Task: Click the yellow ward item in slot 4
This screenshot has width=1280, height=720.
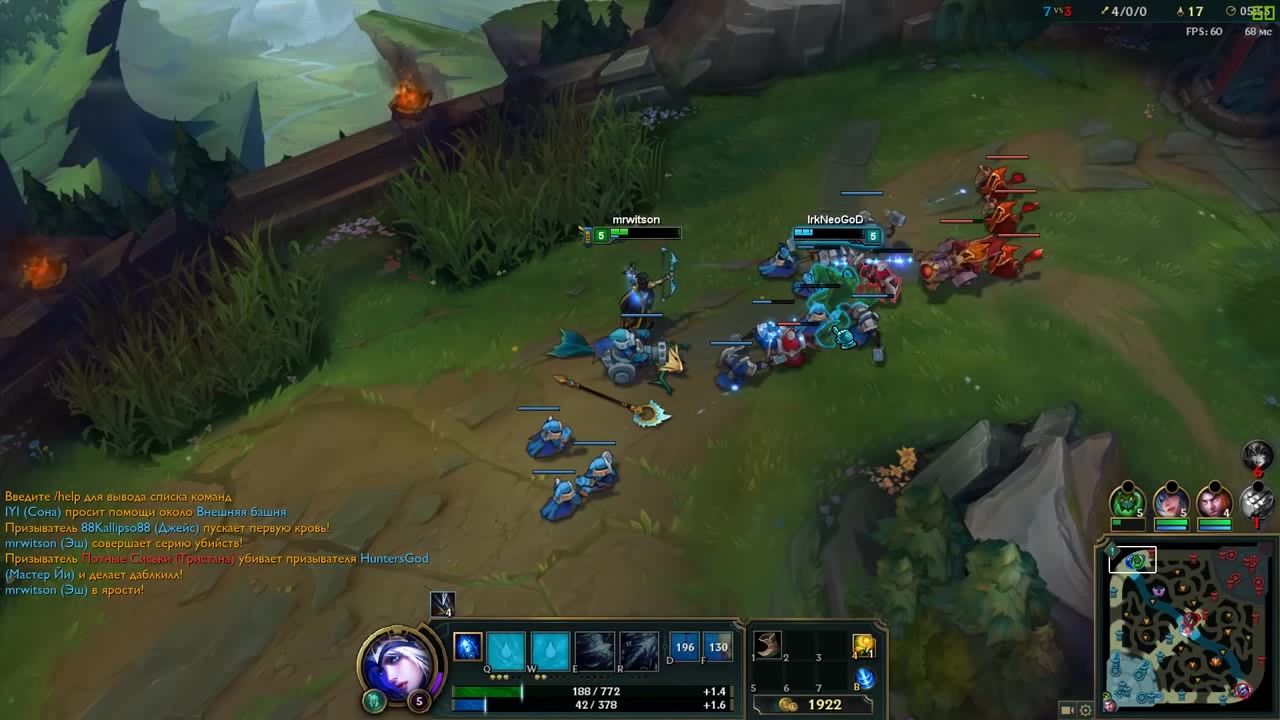Action: click(864, 645)
